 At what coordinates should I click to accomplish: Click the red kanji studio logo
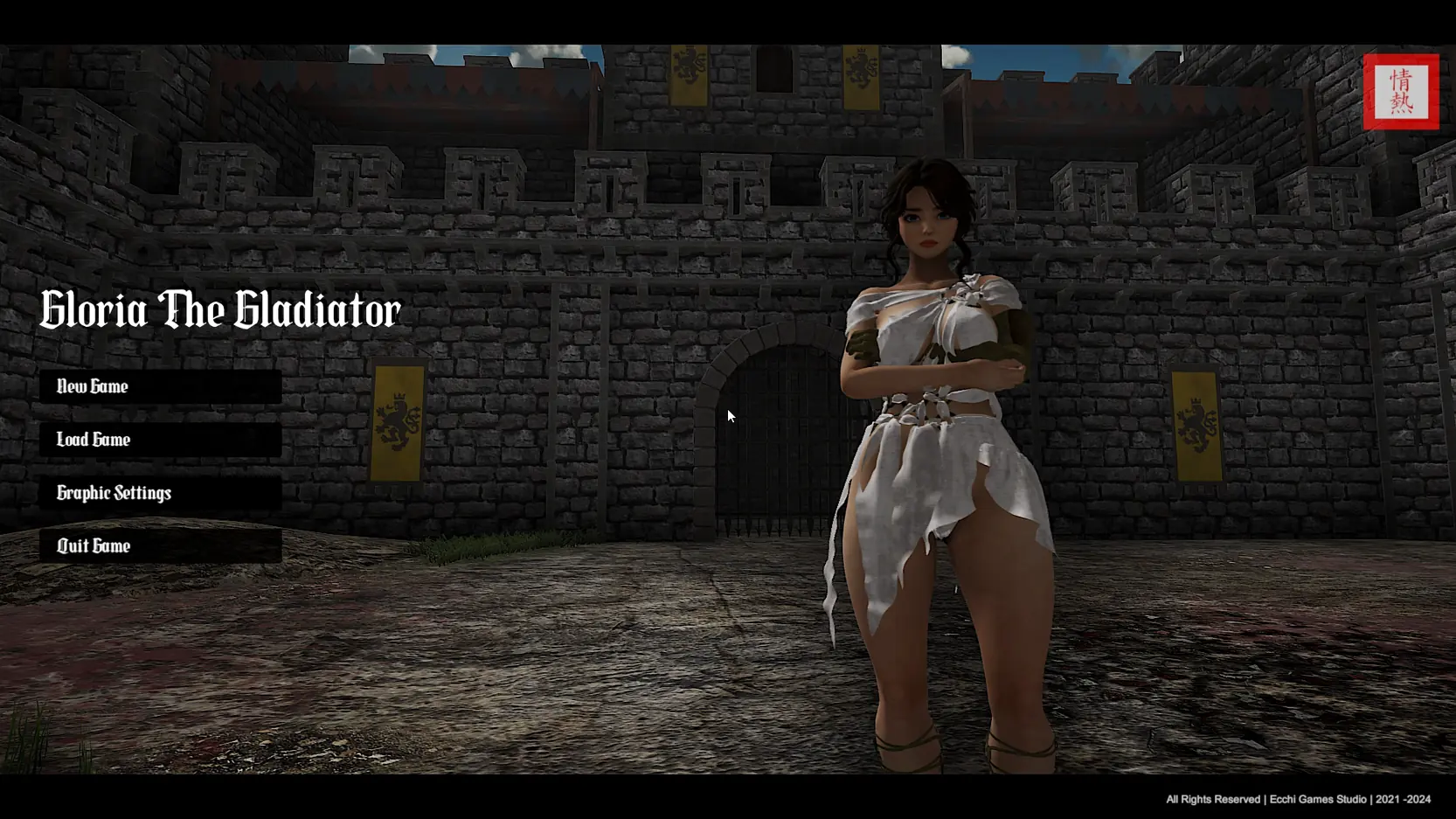pos(1400,92)
